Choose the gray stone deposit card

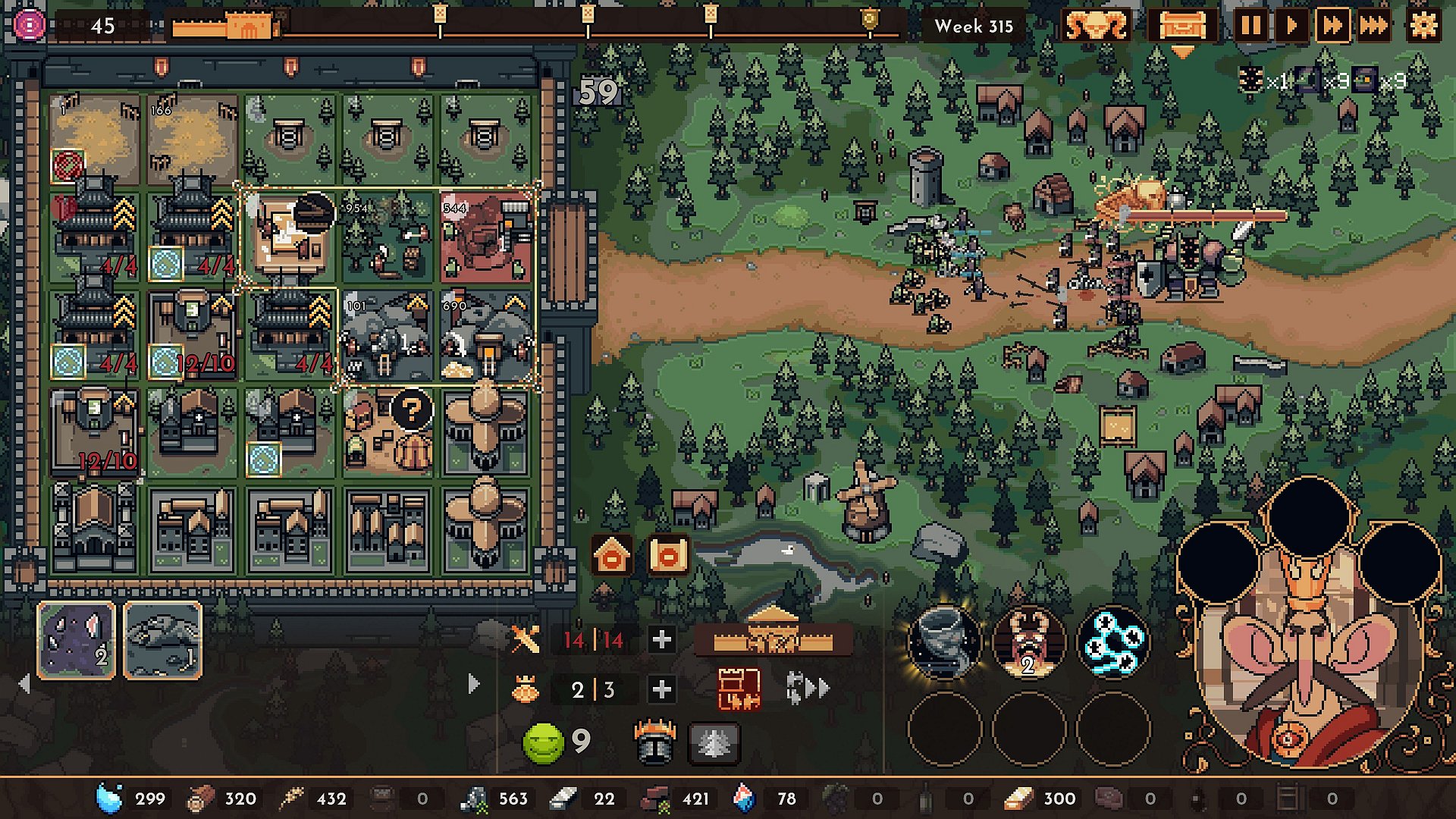tap(162, 640)
